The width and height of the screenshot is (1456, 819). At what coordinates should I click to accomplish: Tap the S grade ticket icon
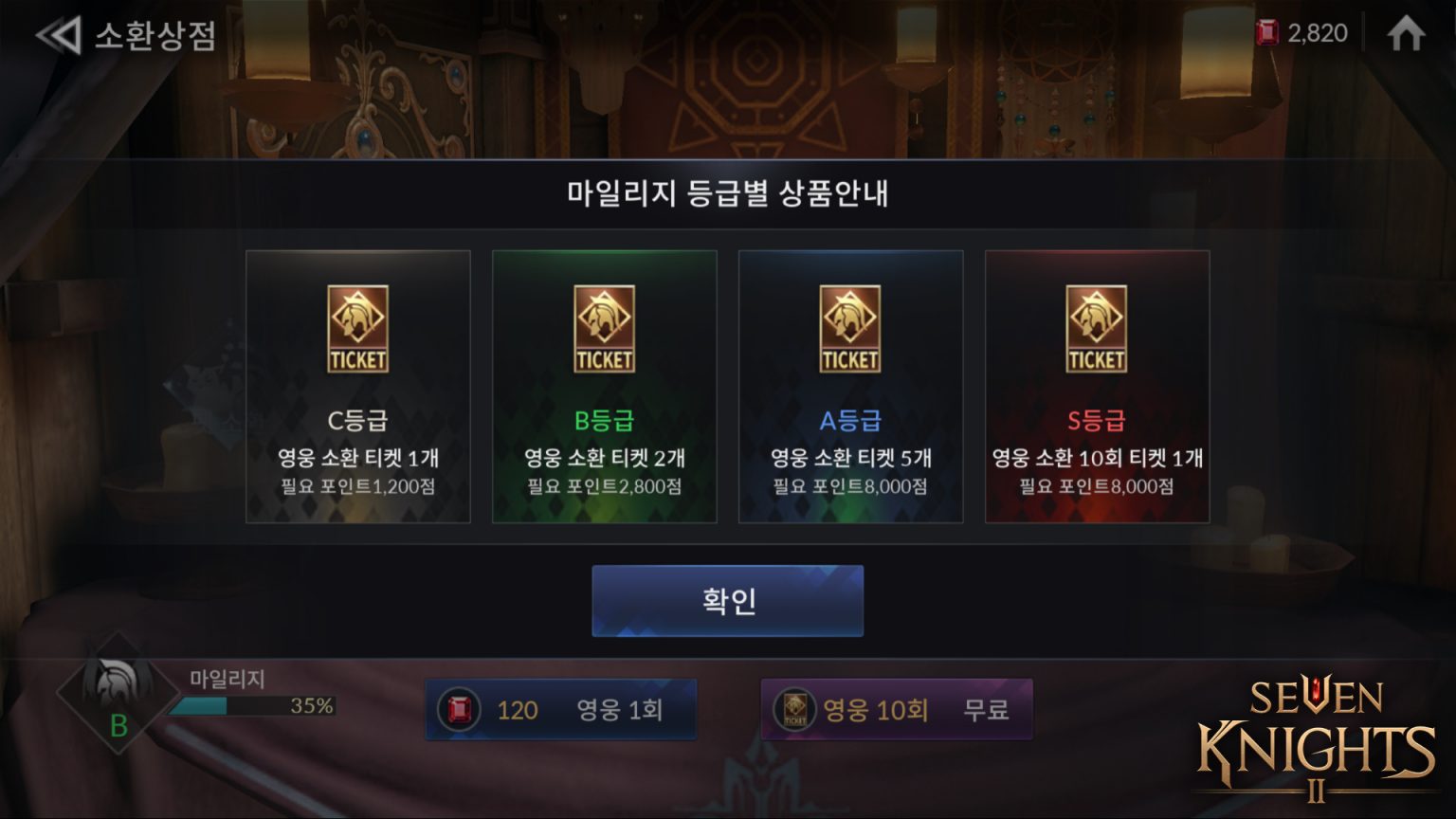pos(1097,329)
